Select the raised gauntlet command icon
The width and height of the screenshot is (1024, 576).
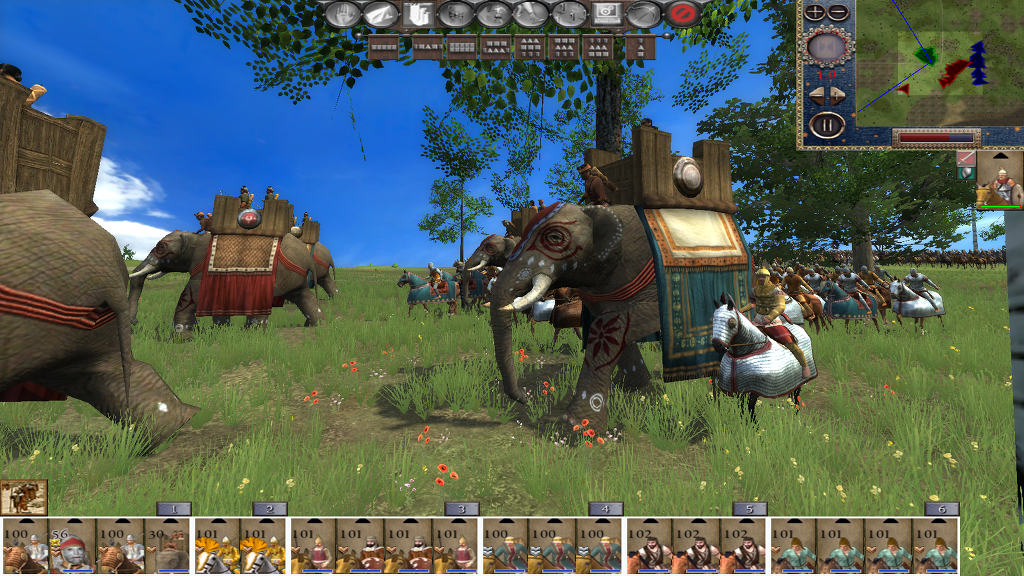(x=417, y=14)
